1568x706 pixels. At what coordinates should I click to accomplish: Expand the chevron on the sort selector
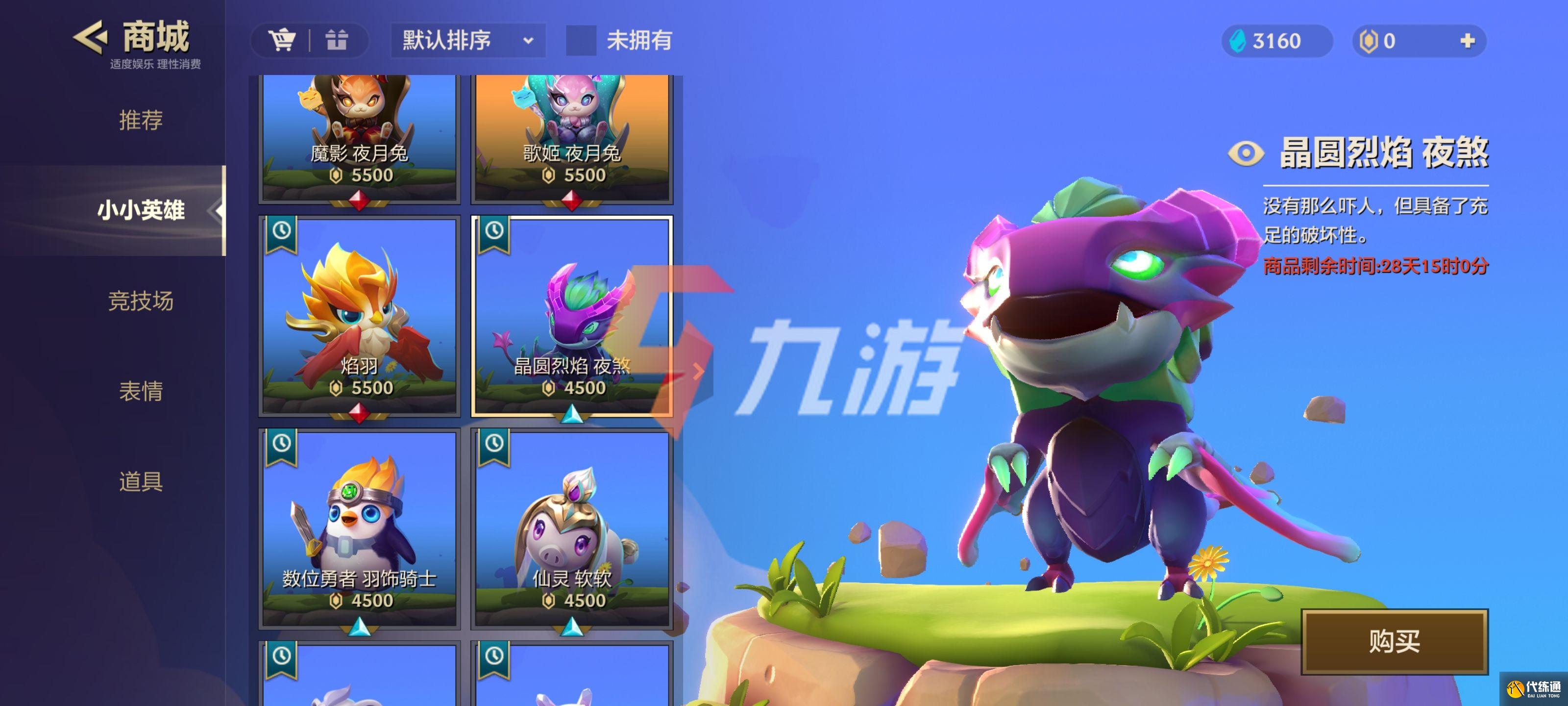(528, 41)
